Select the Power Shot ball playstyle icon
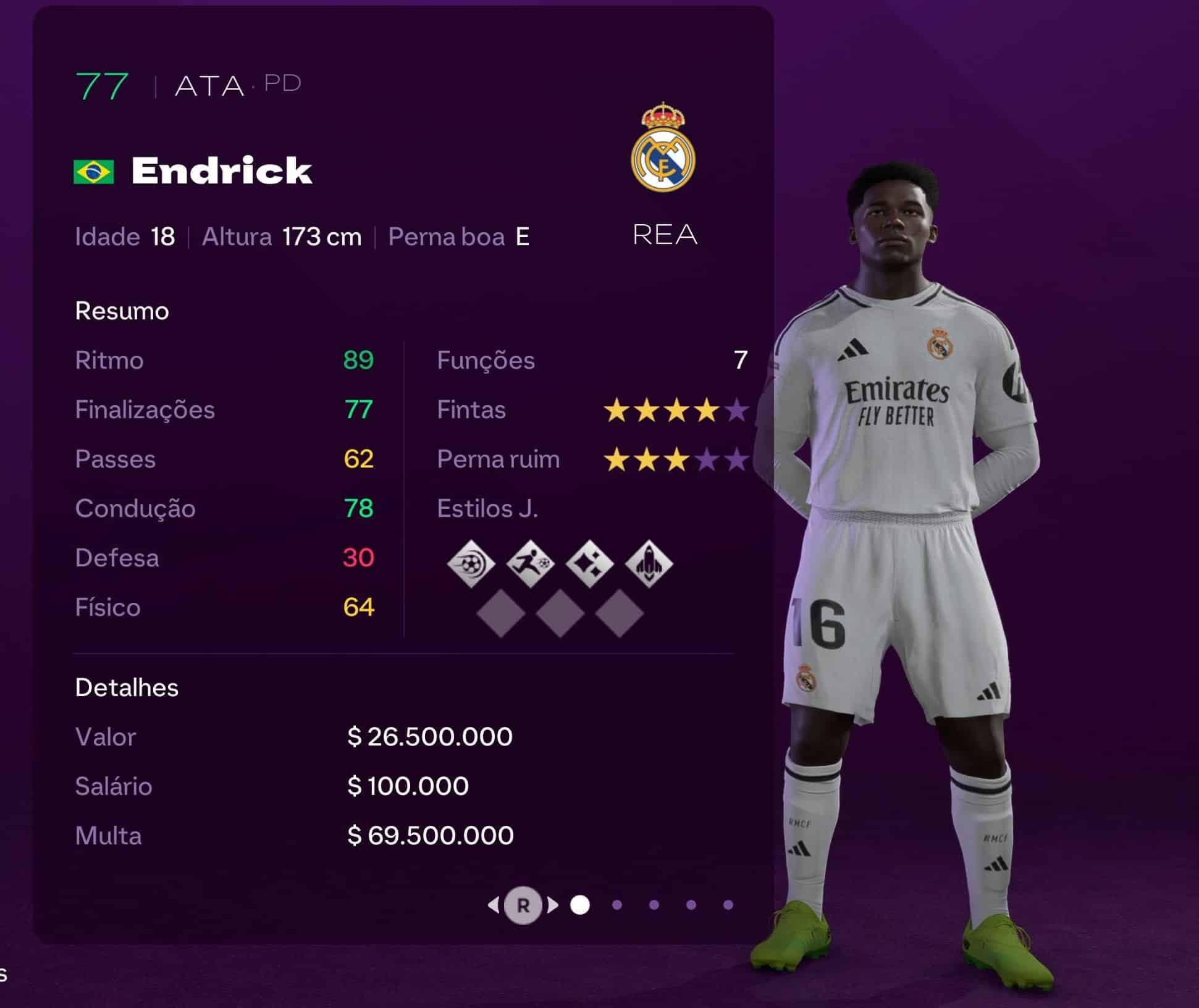The height and width of the screenshot is (1008, 1199). click(x=471, y=563)
